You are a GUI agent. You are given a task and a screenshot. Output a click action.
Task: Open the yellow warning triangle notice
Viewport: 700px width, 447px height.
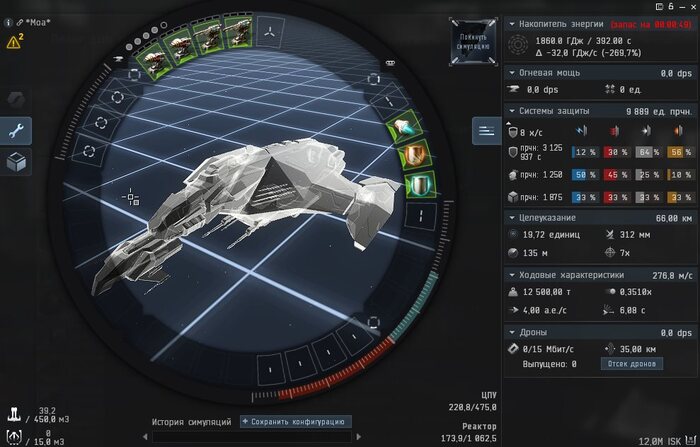coord(14,42)
